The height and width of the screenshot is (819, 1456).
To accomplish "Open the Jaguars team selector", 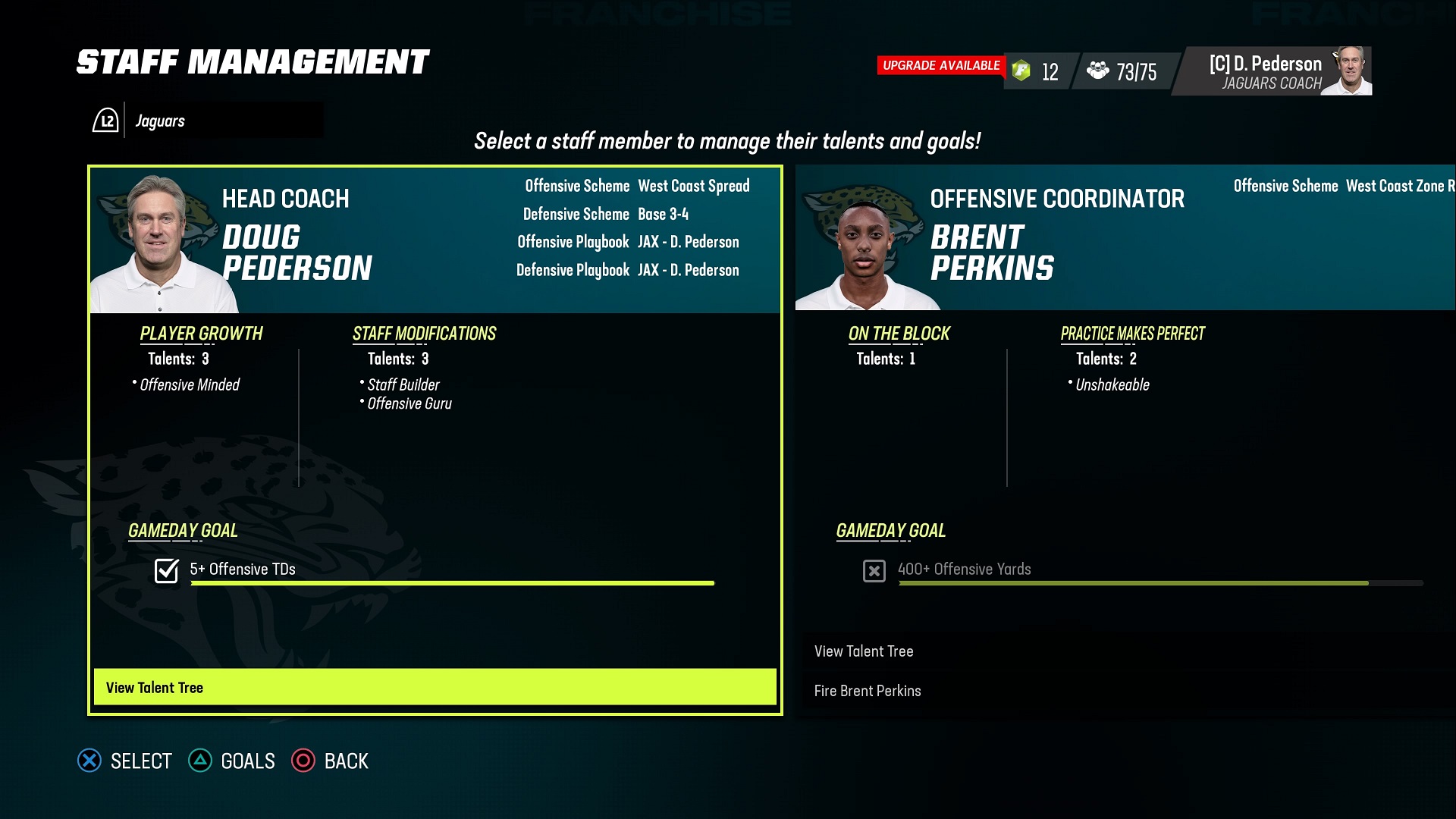I will (x=206, y=121).
